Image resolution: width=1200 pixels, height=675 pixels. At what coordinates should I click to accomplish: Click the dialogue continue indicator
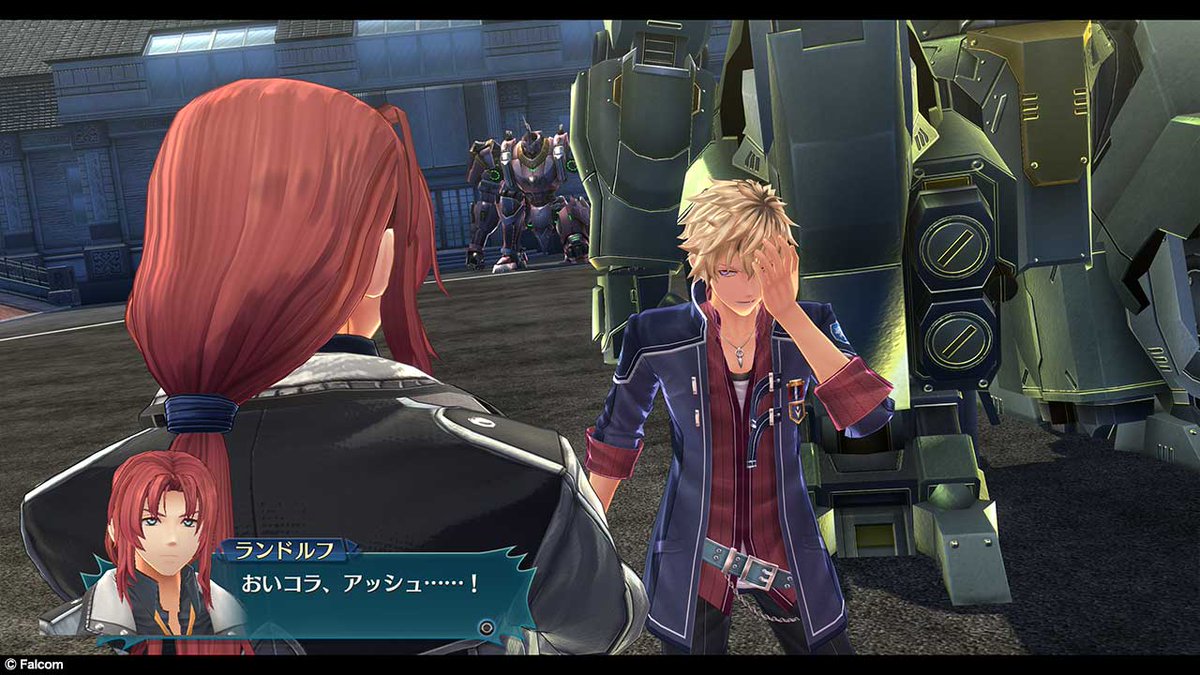[486, 628]
